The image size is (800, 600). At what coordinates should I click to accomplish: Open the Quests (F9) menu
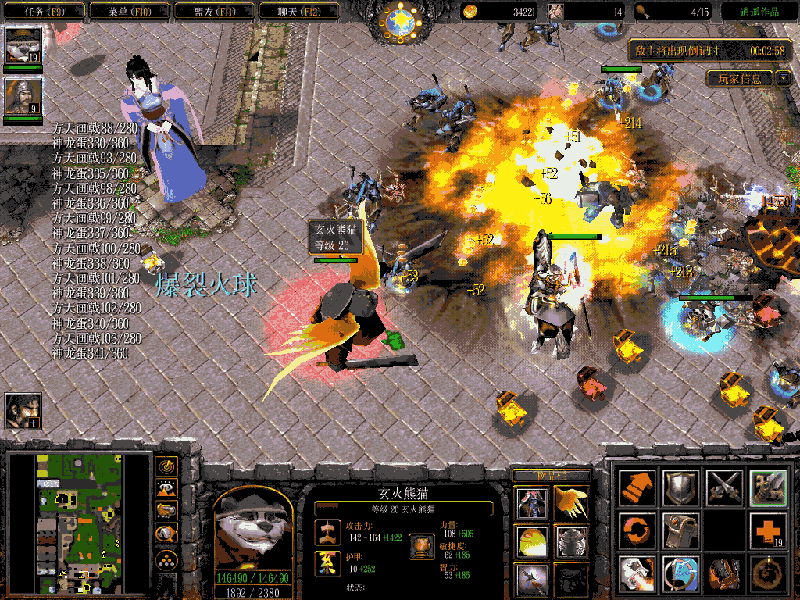point(42,12)
